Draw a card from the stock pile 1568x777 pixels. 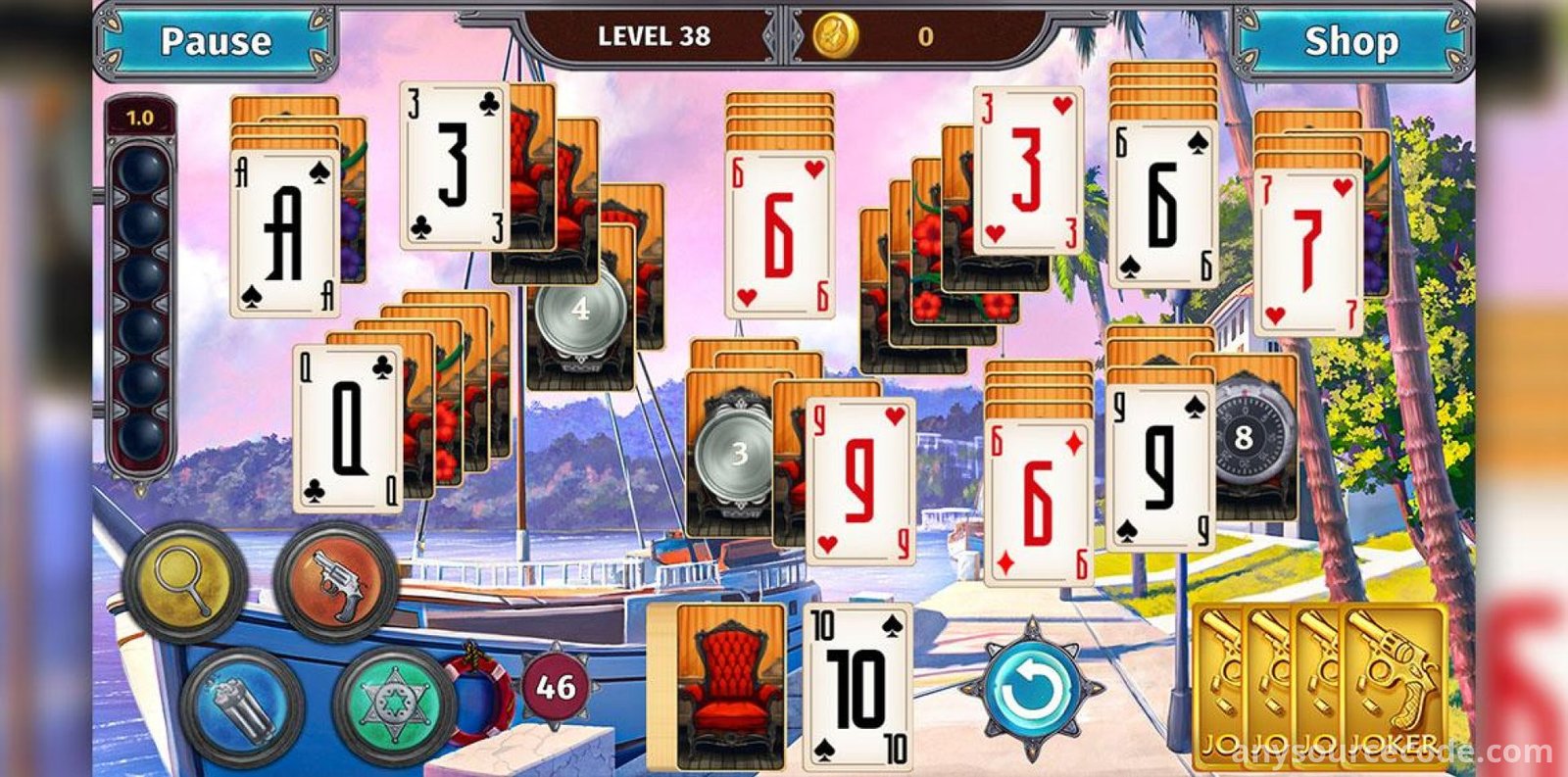(x=730, y=686)
